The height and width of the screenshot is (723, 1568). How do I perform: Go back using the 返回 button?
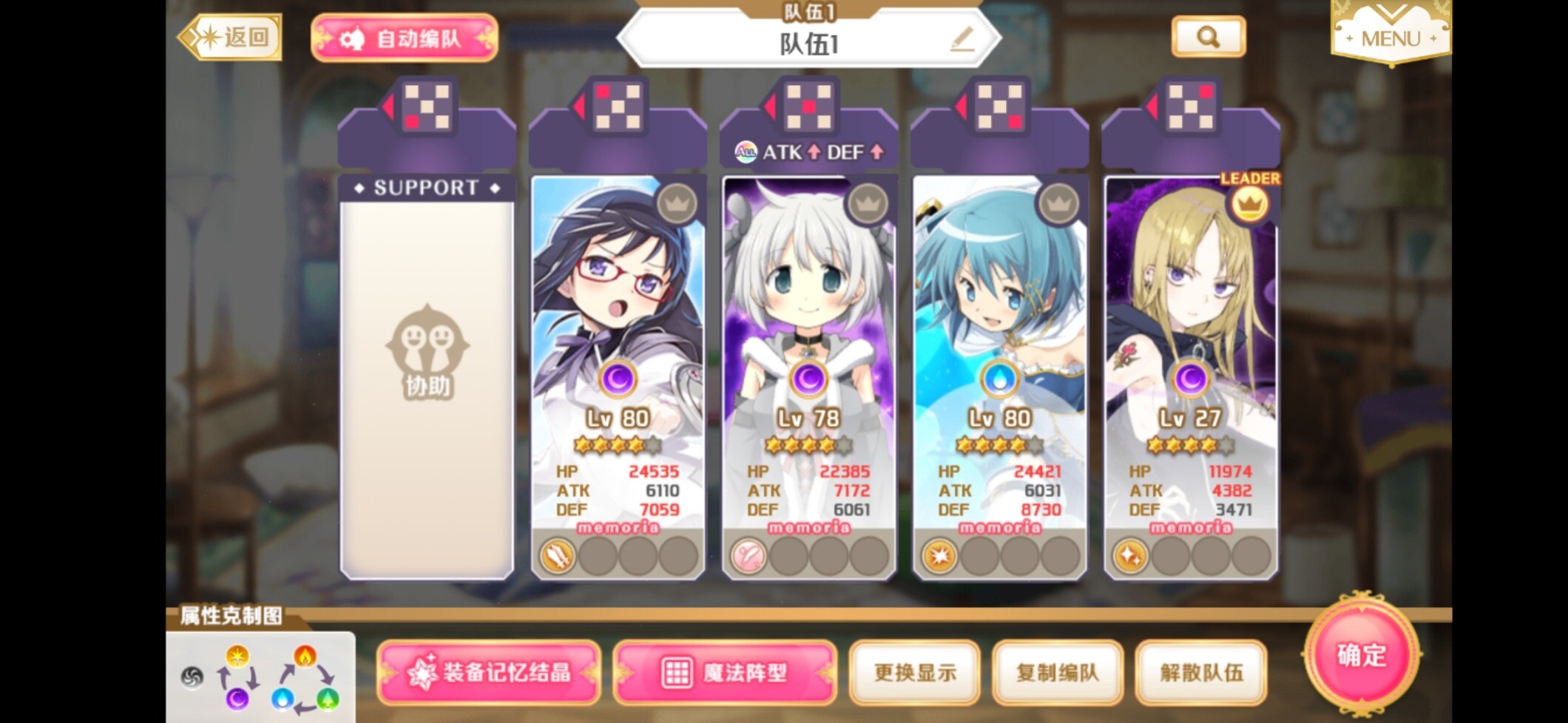(231, 37)
